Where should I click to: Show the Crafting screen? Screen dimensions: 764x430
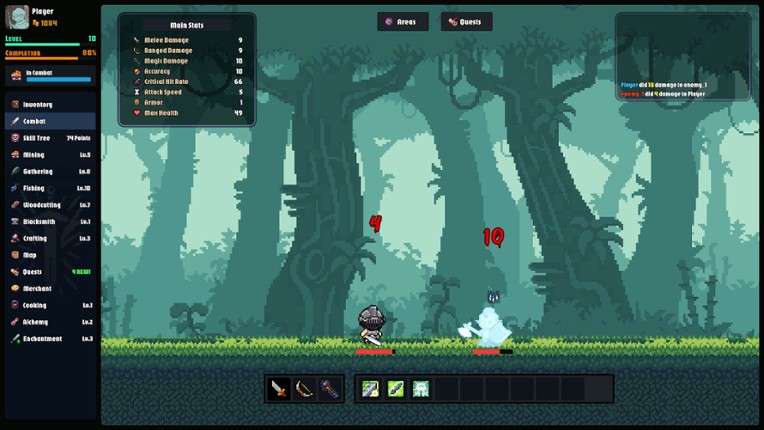pyautogui.click(x=36, y=238)
